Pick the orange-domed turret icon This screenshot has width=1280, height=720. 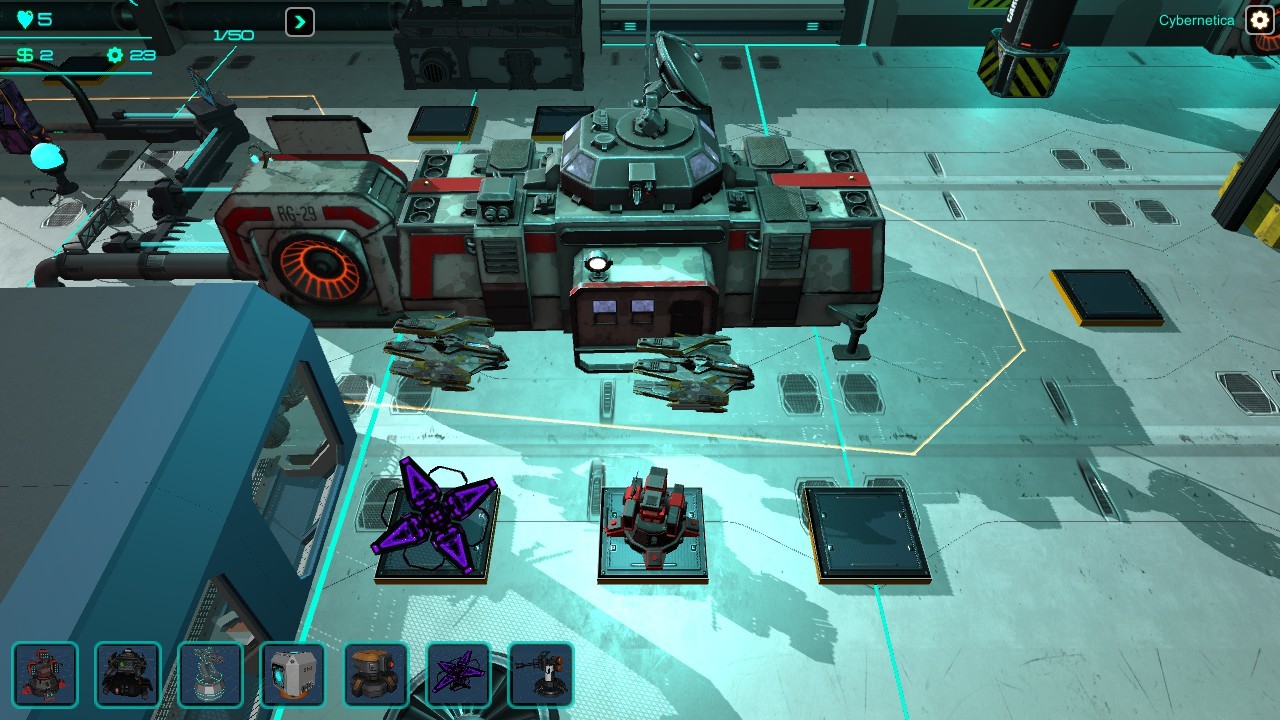(377, 675)
